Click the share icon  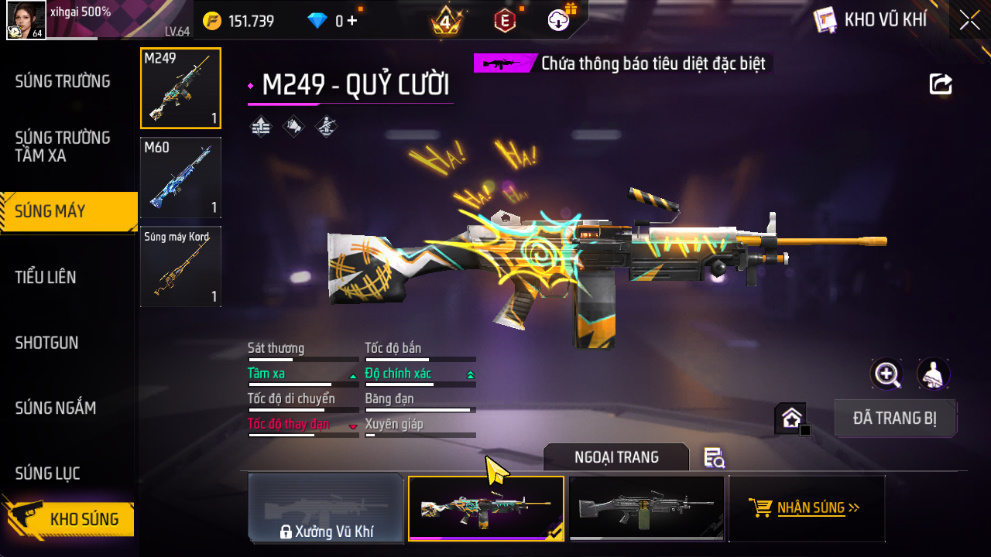pyautogui.click(x=941, y=84)
